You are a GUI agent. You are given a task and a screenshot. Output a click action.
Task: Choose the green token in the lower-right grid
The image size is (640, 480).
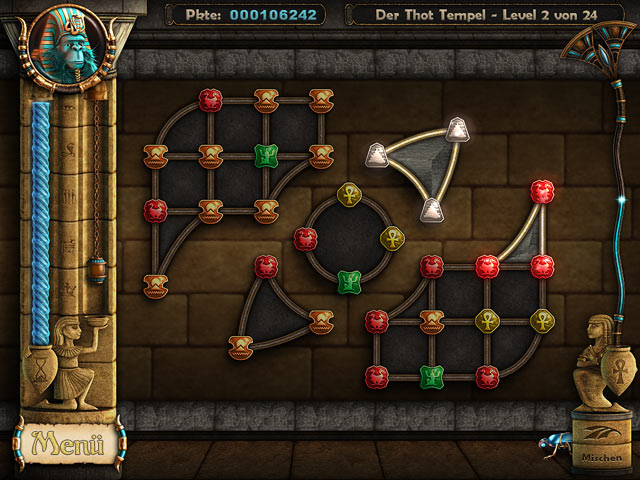click(x=431, y=376)
